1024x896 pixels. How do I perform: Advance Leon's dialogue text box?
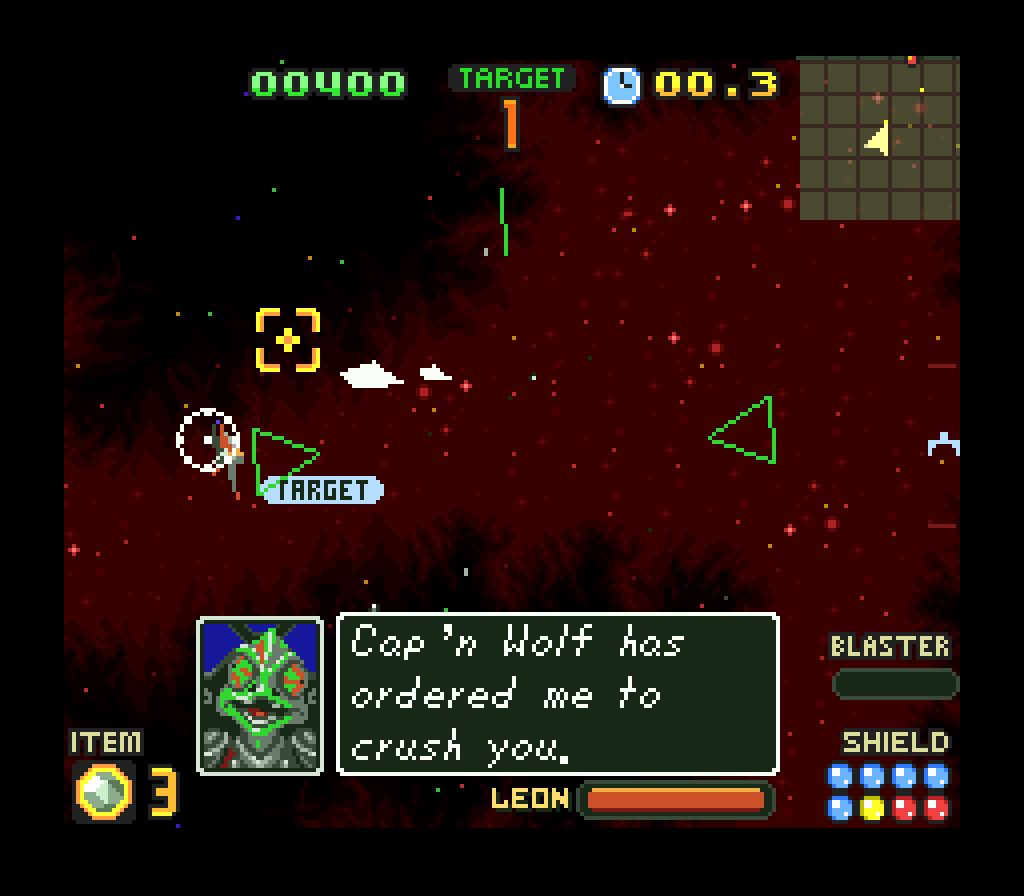pos(558,694)
